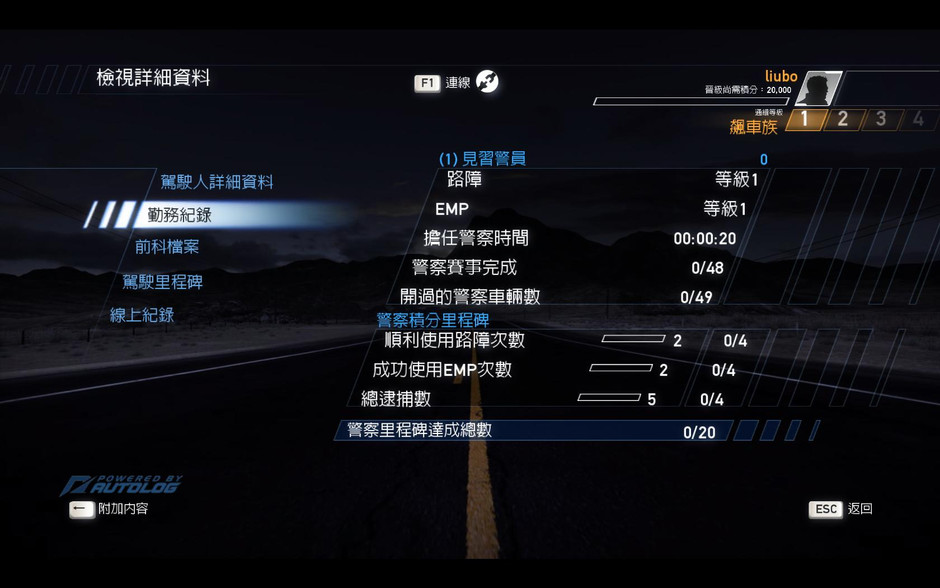Open 駕駛人詳細資料 menu entry
Image resolution: width=940 pixels, height=588 pixels.
tap(216, 182)
